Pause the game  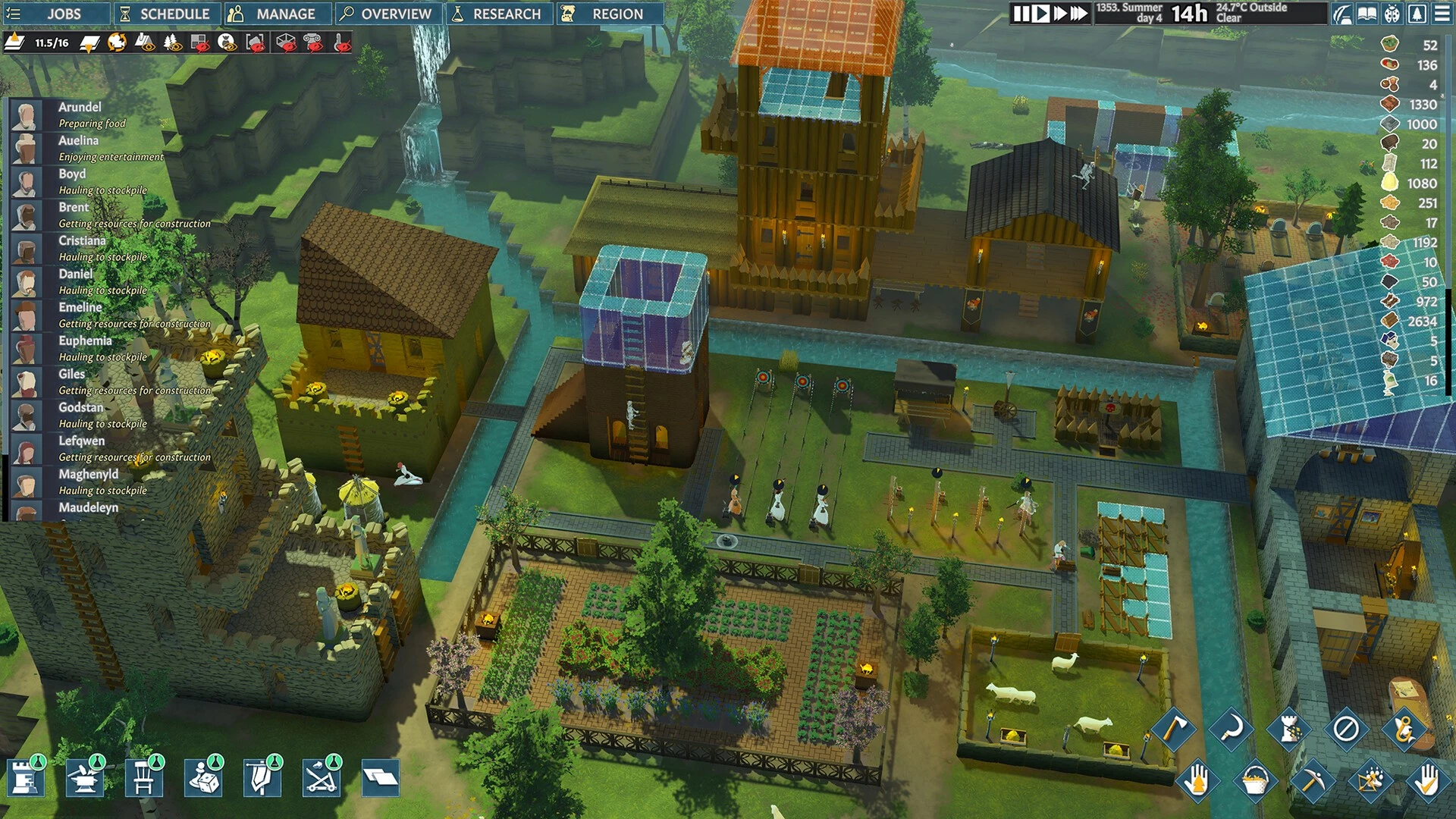pos(1021,14)
